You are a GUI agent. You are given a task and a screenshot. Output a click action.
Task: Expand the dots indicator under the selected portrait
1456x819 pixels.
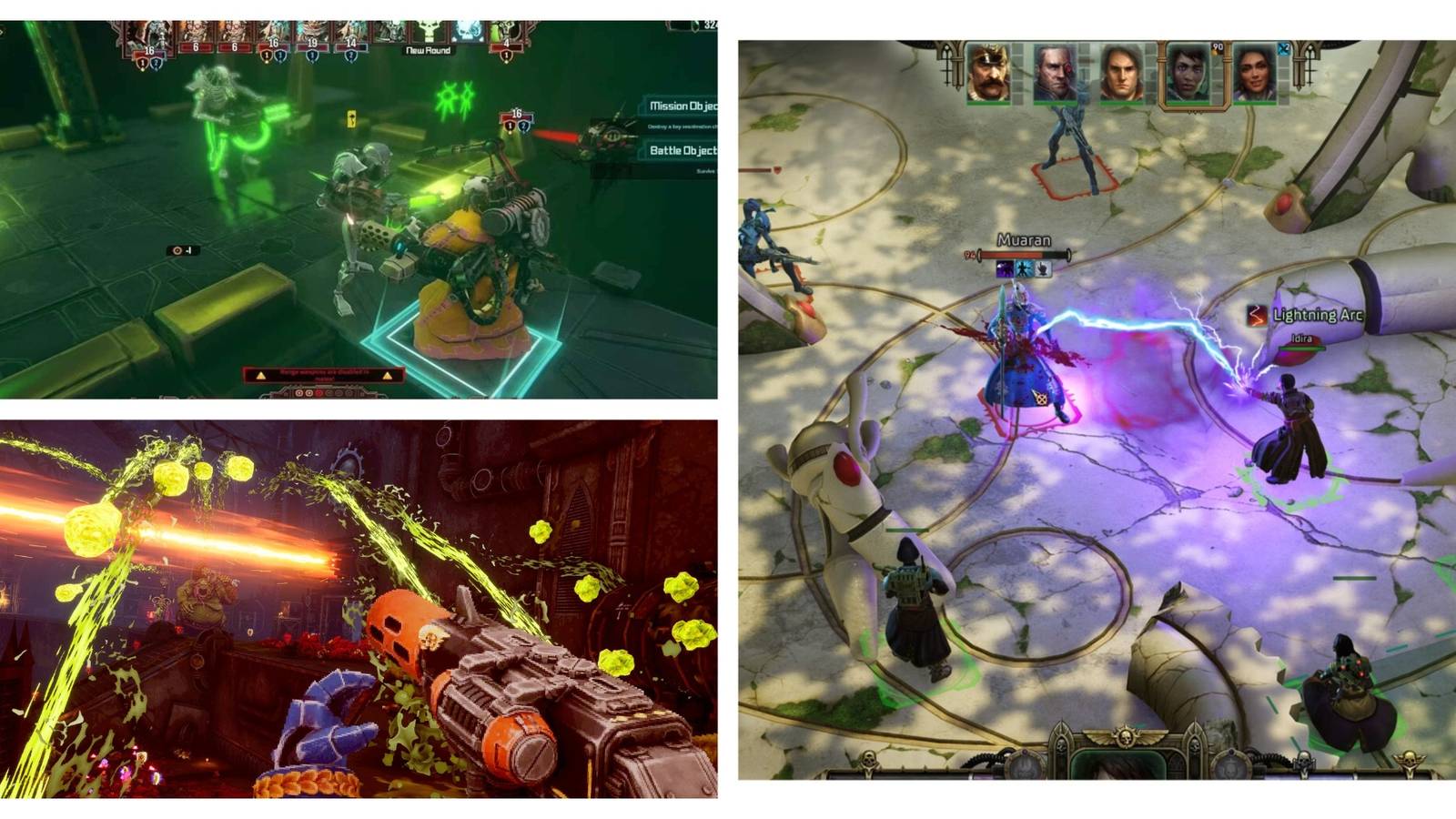tap(1194, 112)
